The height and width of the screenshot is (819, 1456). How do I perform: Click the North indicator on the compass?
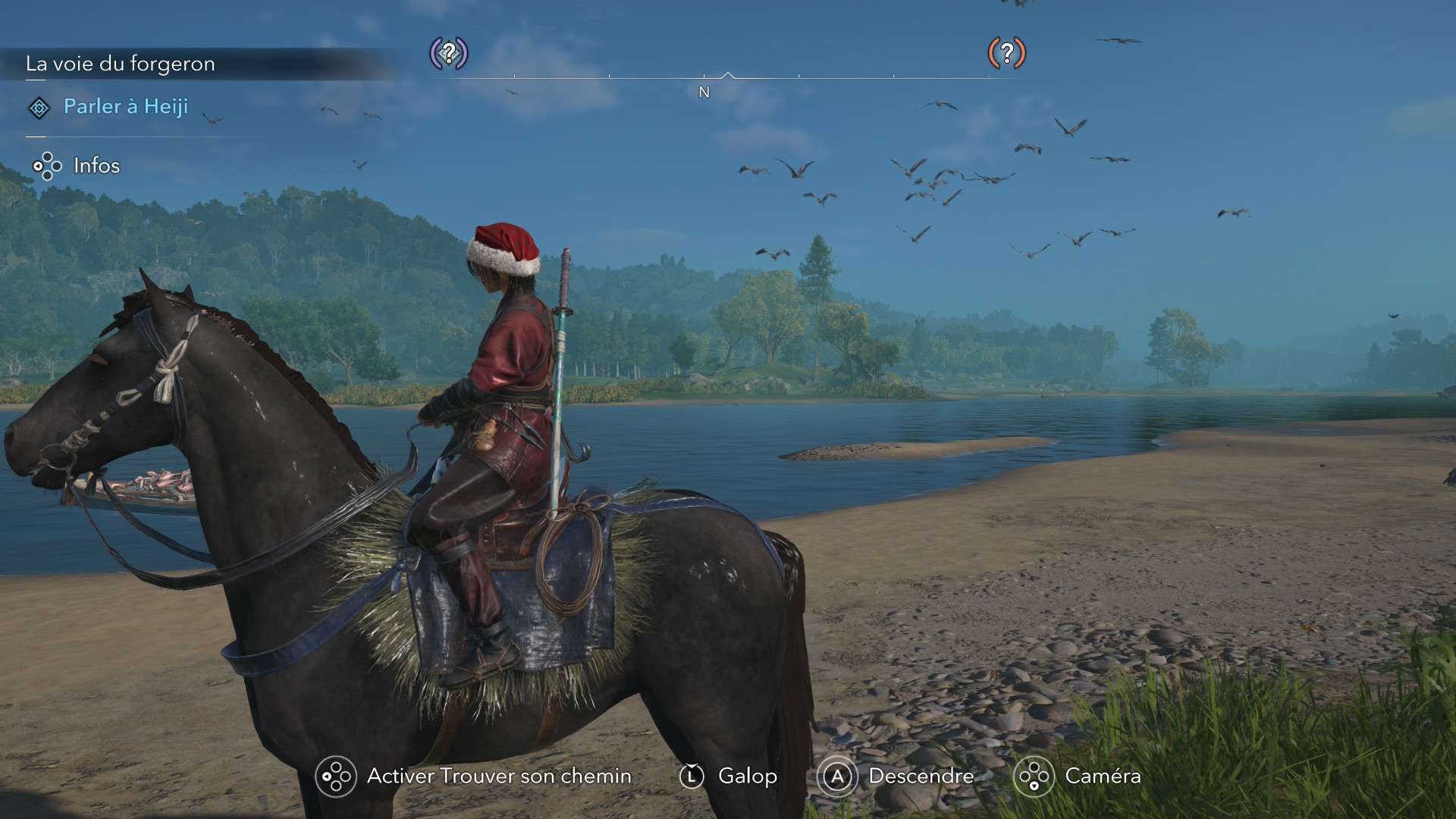pos(704,92)
